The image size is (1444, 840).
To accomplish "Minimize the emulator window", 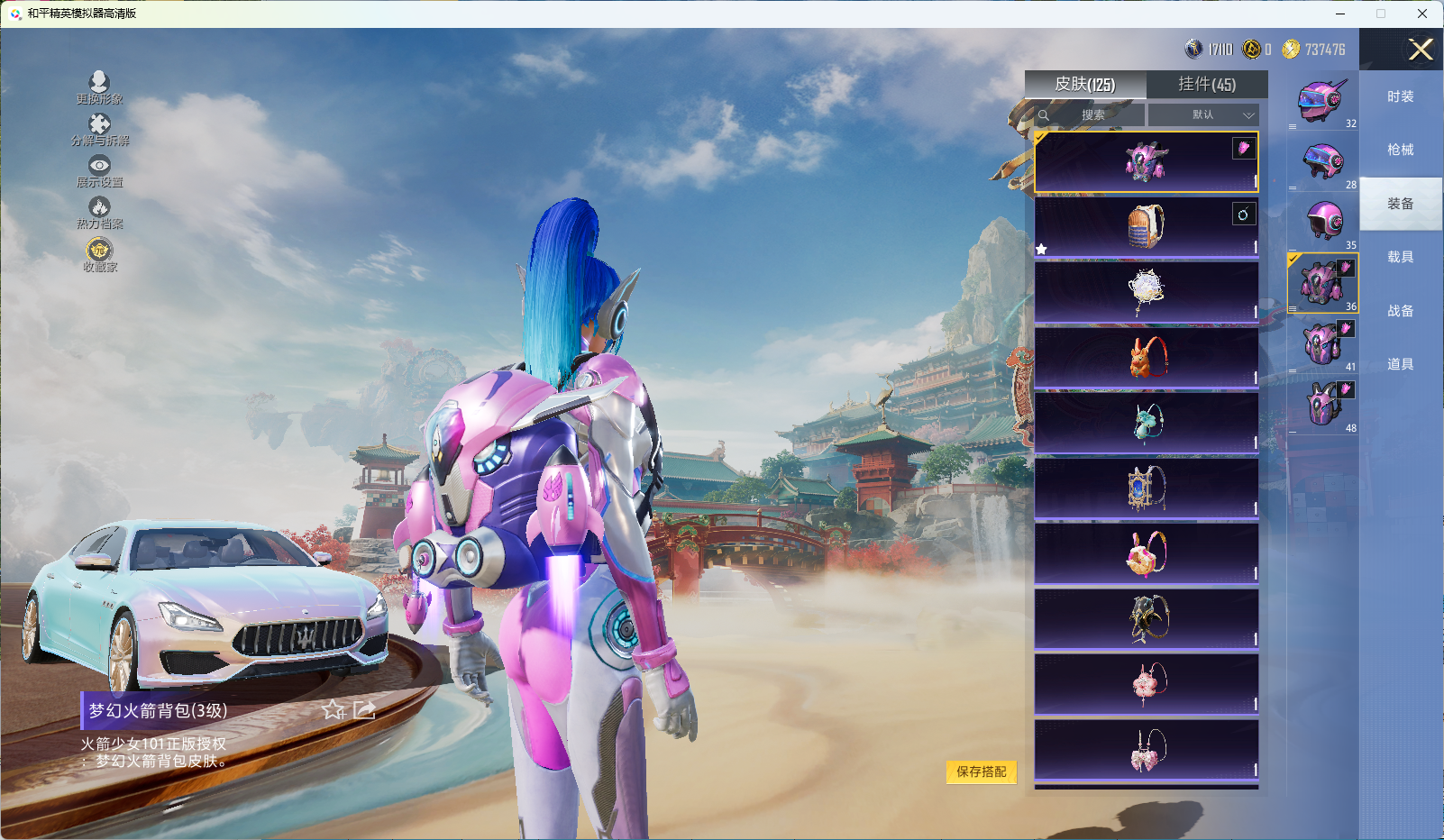I will 1340,14.
